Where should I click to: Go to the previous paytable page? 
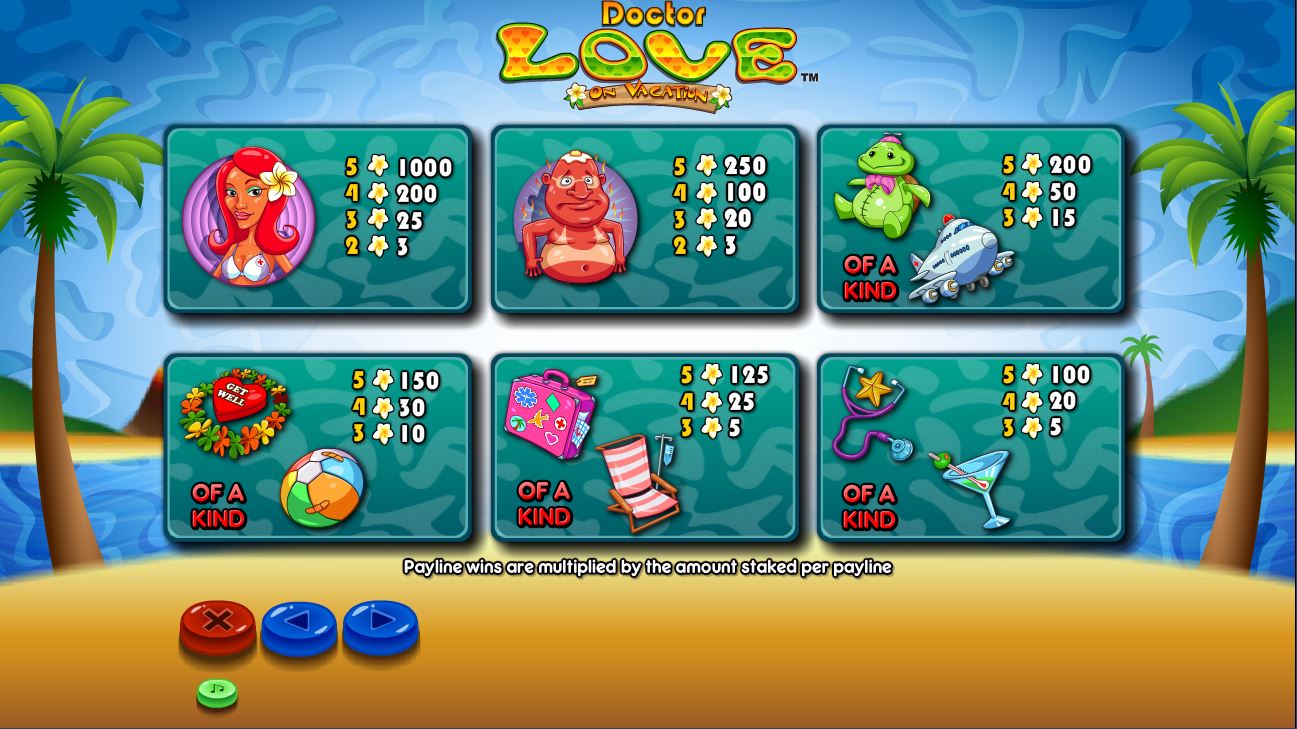pyautogui.click(x=298, y=624)
